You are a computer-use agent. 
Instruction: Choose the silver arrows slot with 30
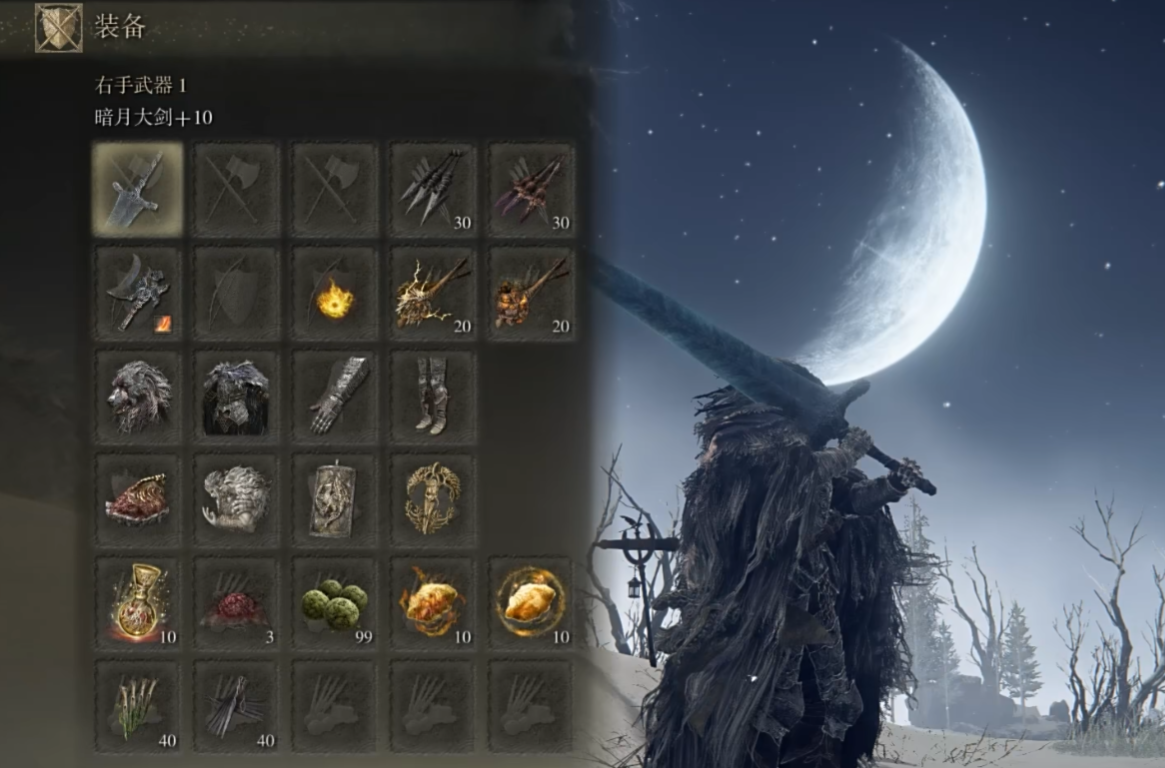coord(433,189)
